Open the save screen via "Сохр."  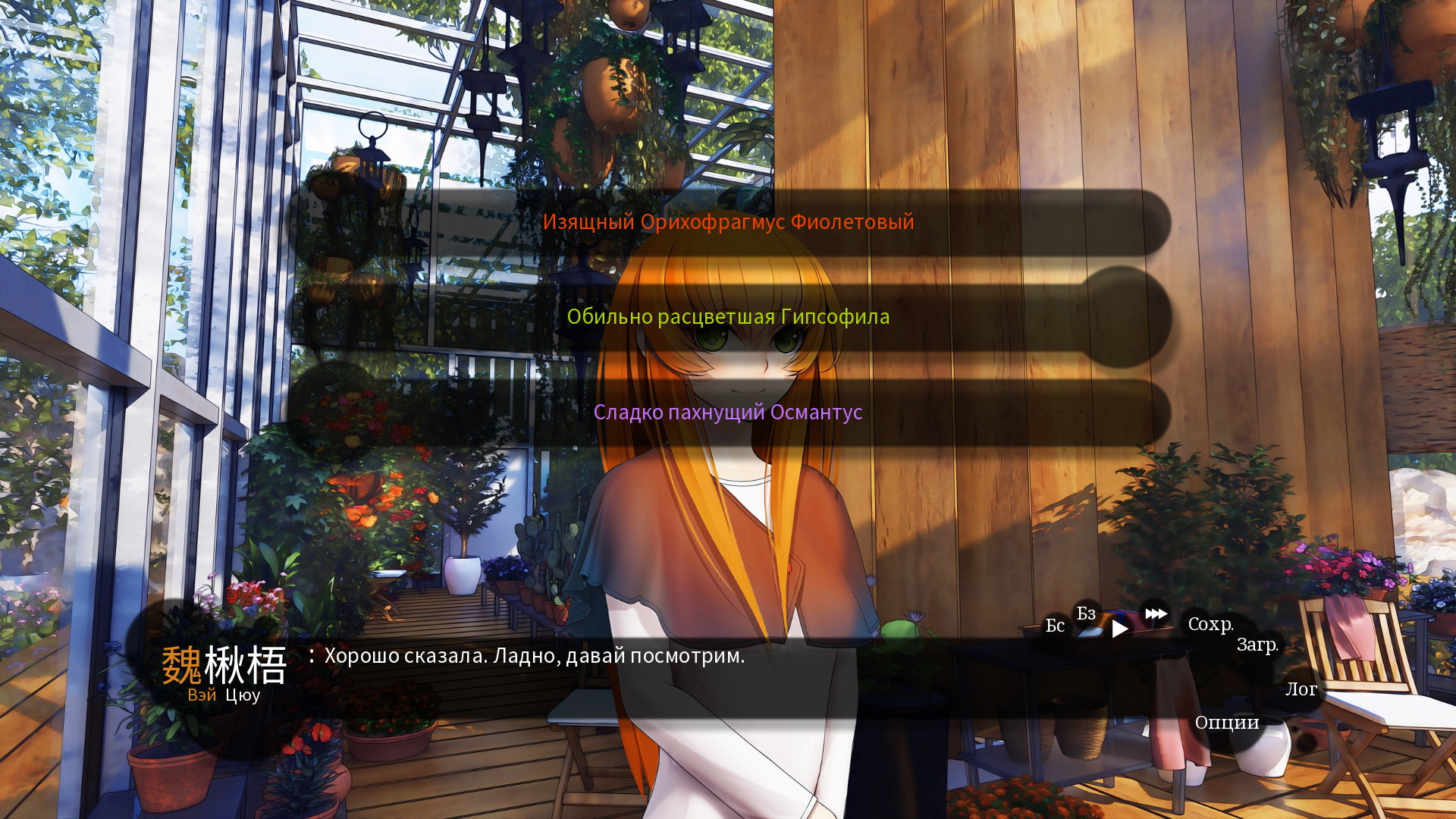(1212, 626)
